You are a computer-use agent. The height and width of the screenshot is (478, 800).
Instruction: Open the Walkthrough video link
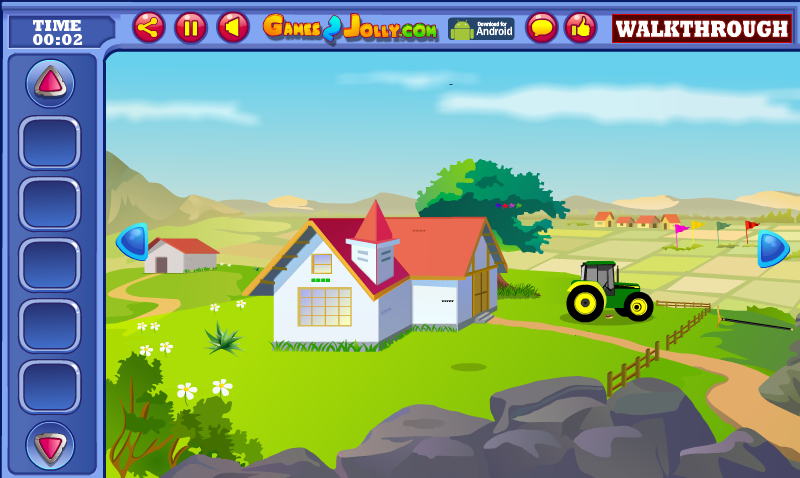pyautogui.click(x=701, y=28)
